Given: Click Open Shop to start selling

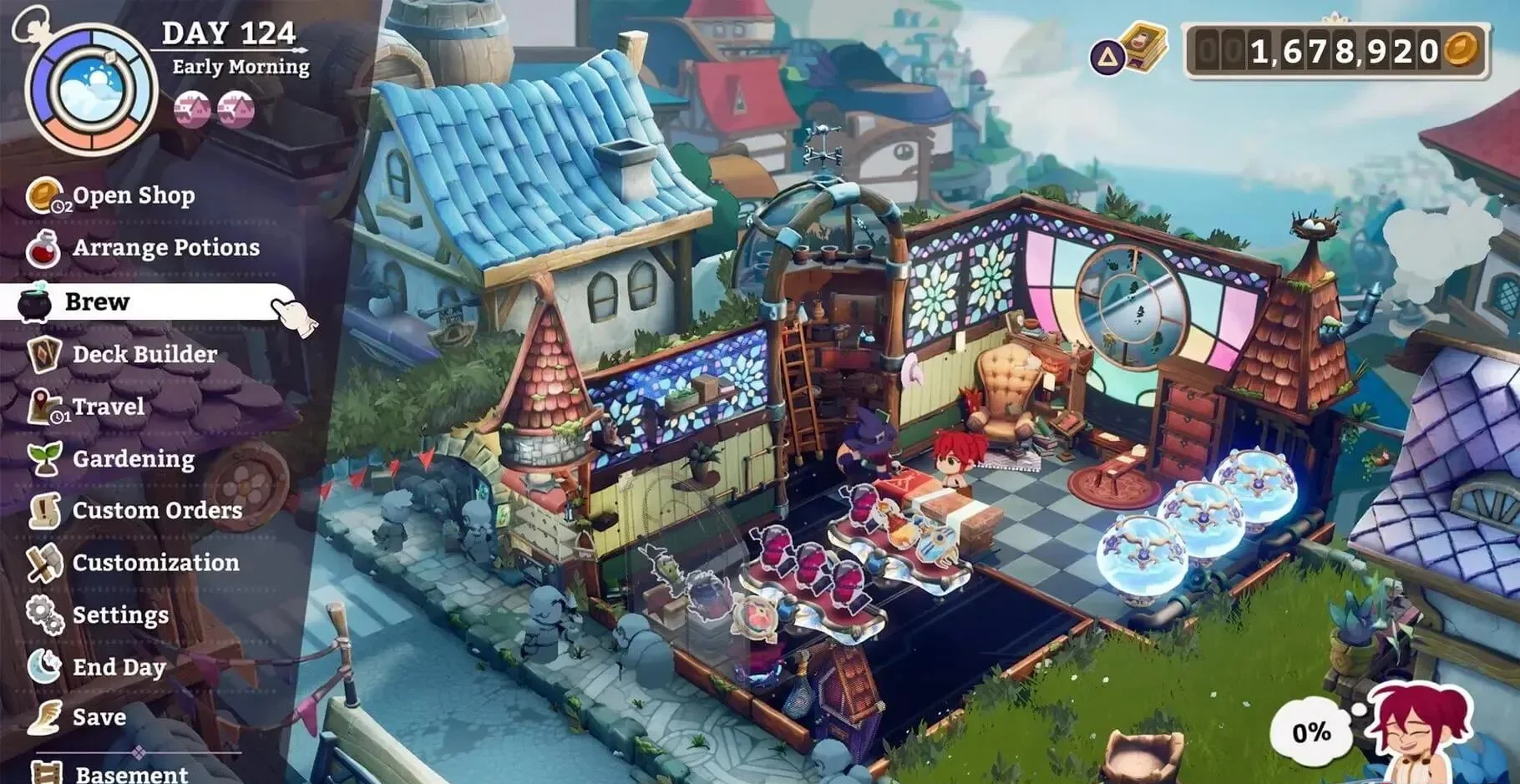Looking at the screenshot, I should pyautogui.click(x=132, y=196).
